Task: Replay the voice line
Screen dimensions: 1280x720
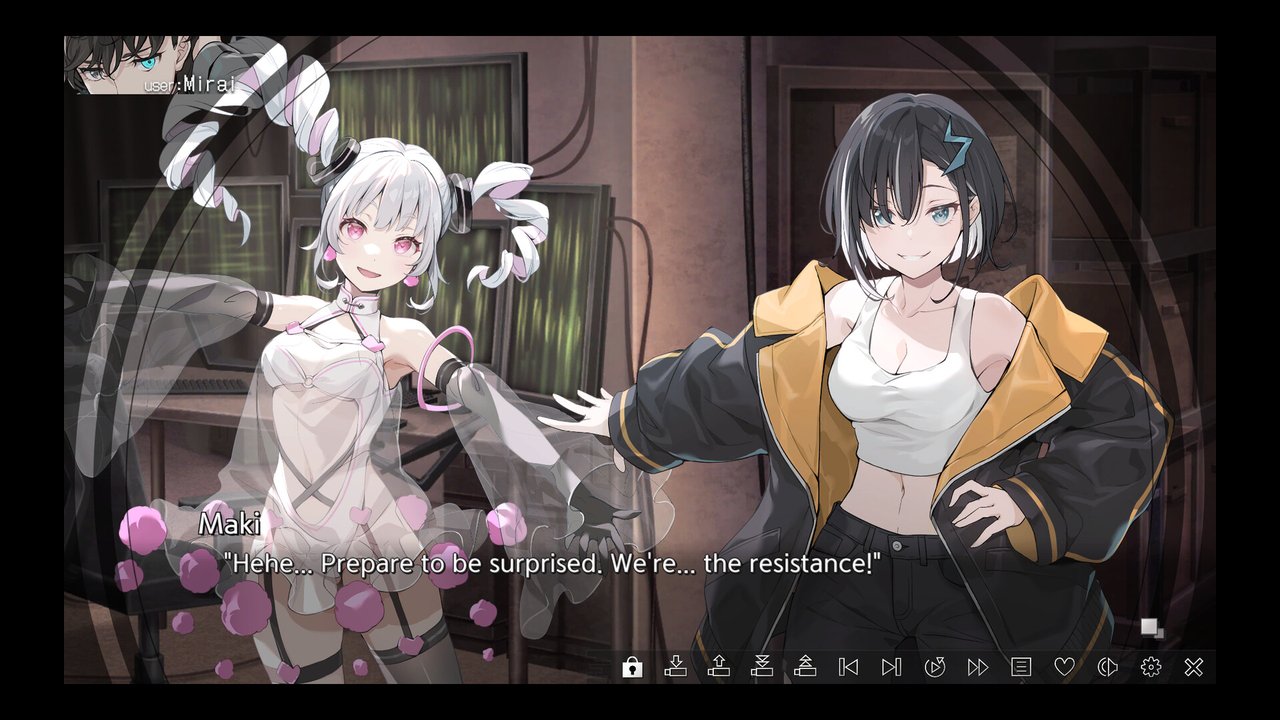Action: click(1107, 667)
